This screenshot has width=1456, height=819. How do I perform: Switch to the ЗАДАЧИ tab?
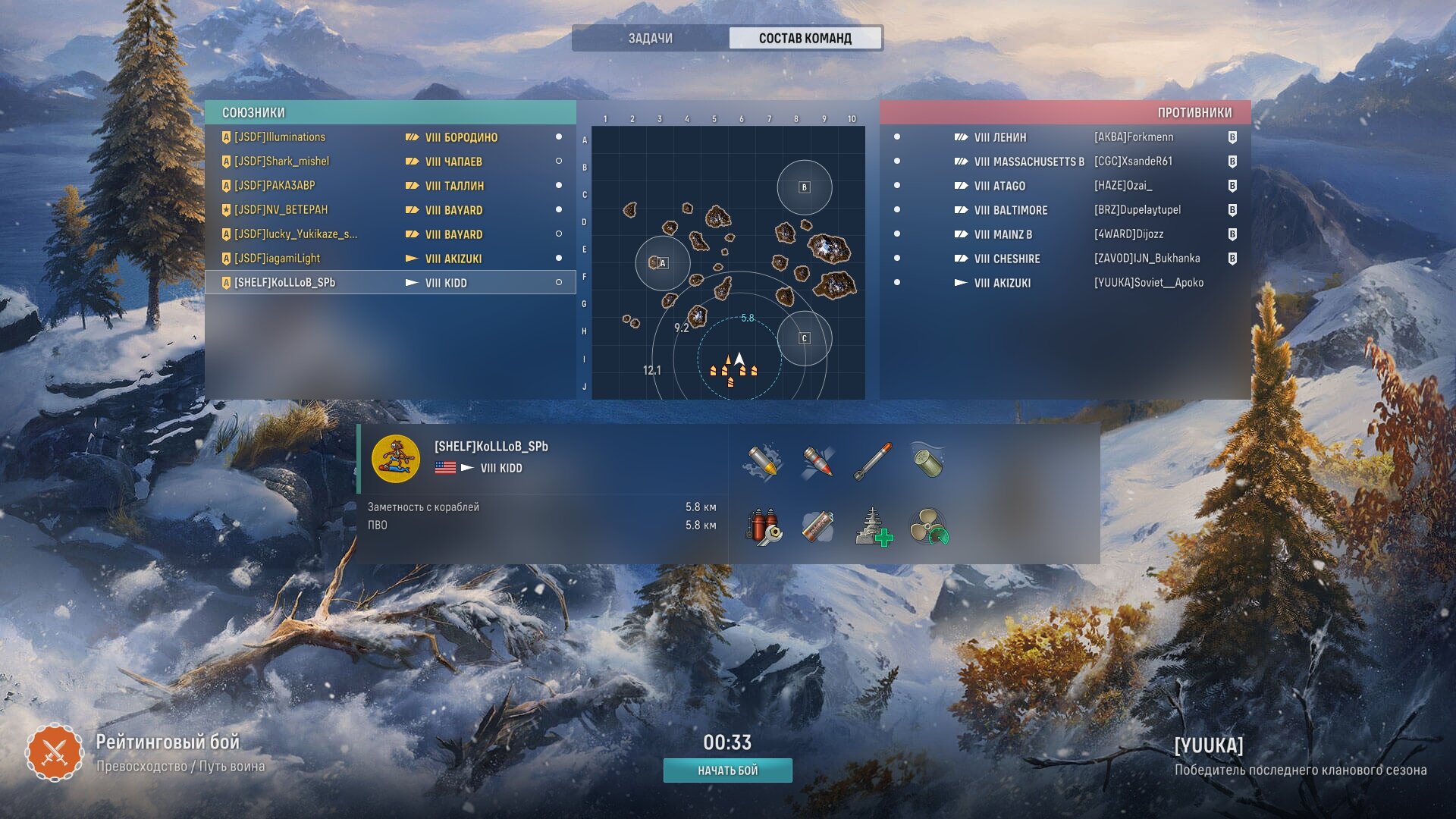(650, 38)
